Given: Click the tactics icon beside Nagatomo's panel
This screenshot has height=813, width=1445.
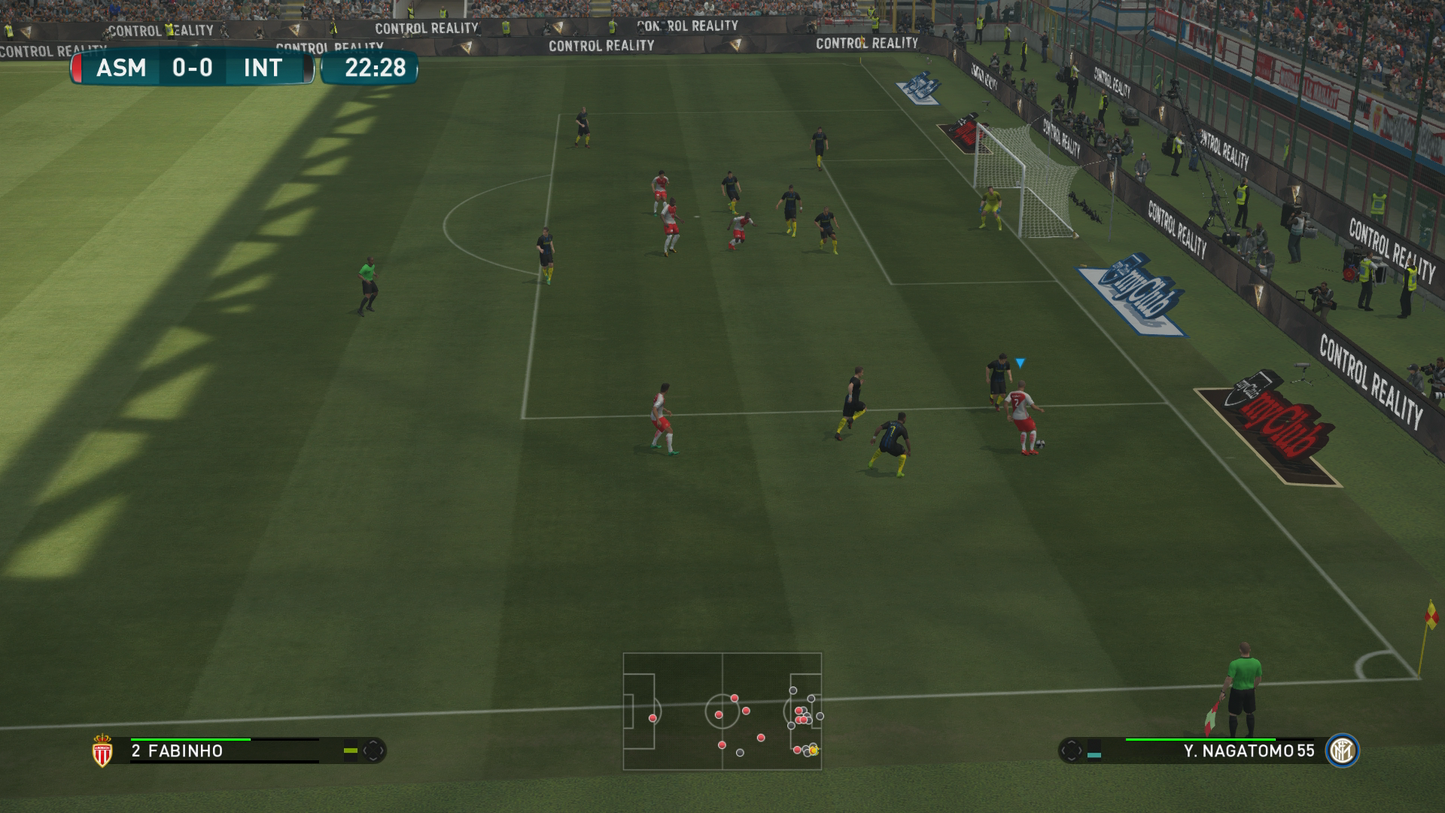Looking at the screenshot, I should pos(1071,751).
